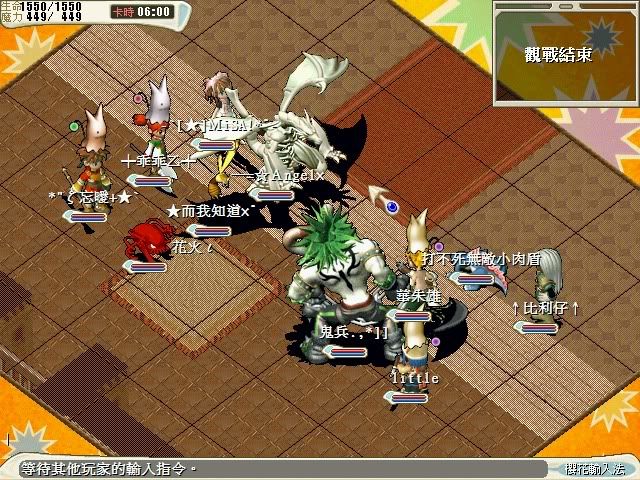Select the bottom chat message bar
Viewport: 640px width, 480px height.
click(x=270, y=468)
